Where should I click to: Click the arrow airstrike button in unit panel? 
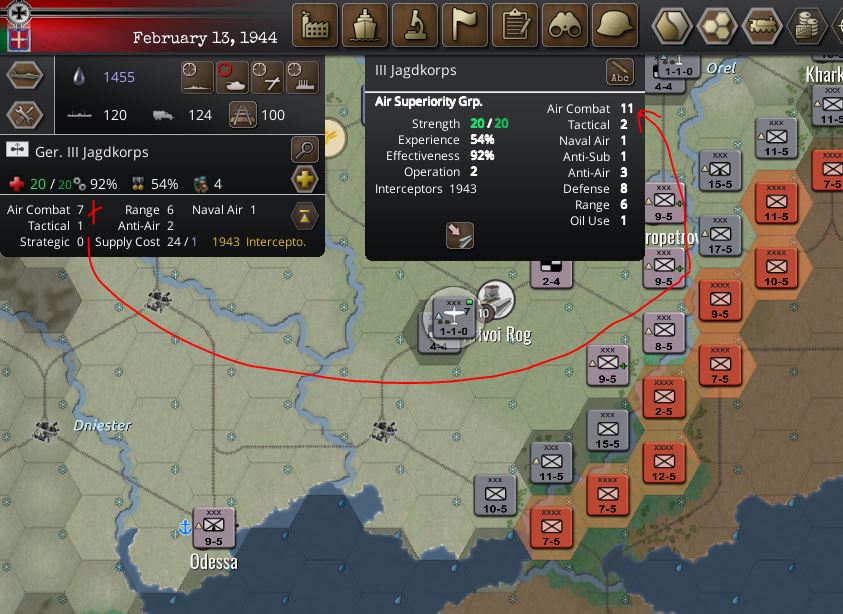click(x=460, y=235)
